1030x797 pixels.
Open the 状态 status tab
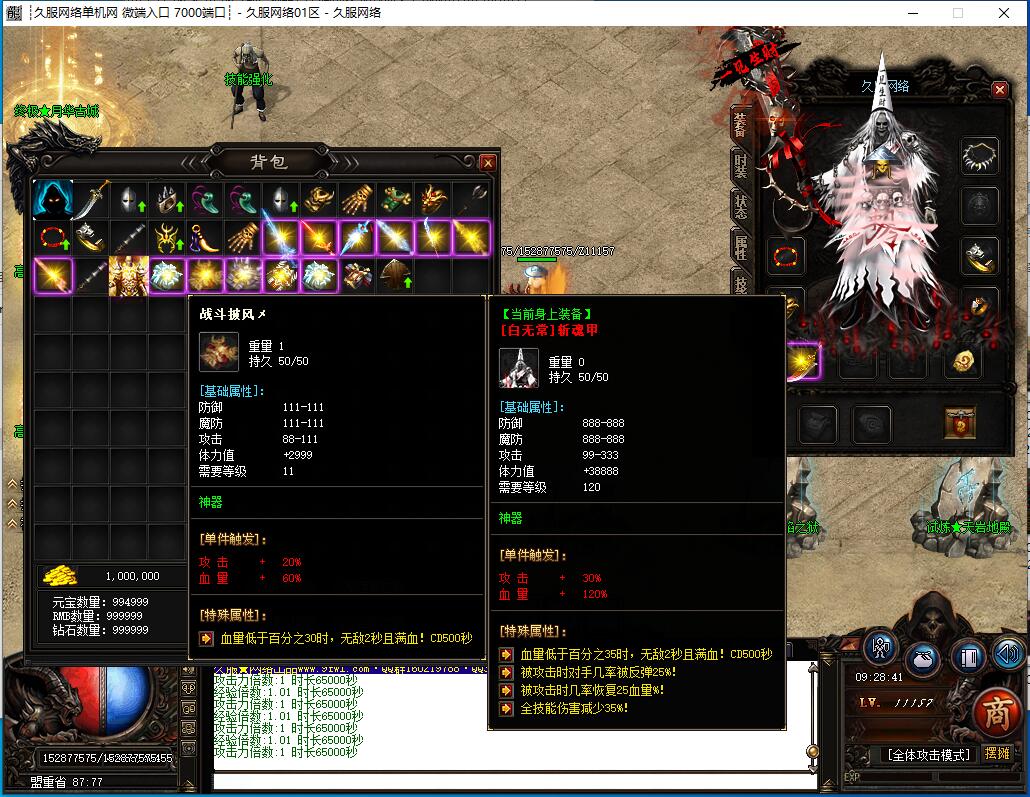740,206
